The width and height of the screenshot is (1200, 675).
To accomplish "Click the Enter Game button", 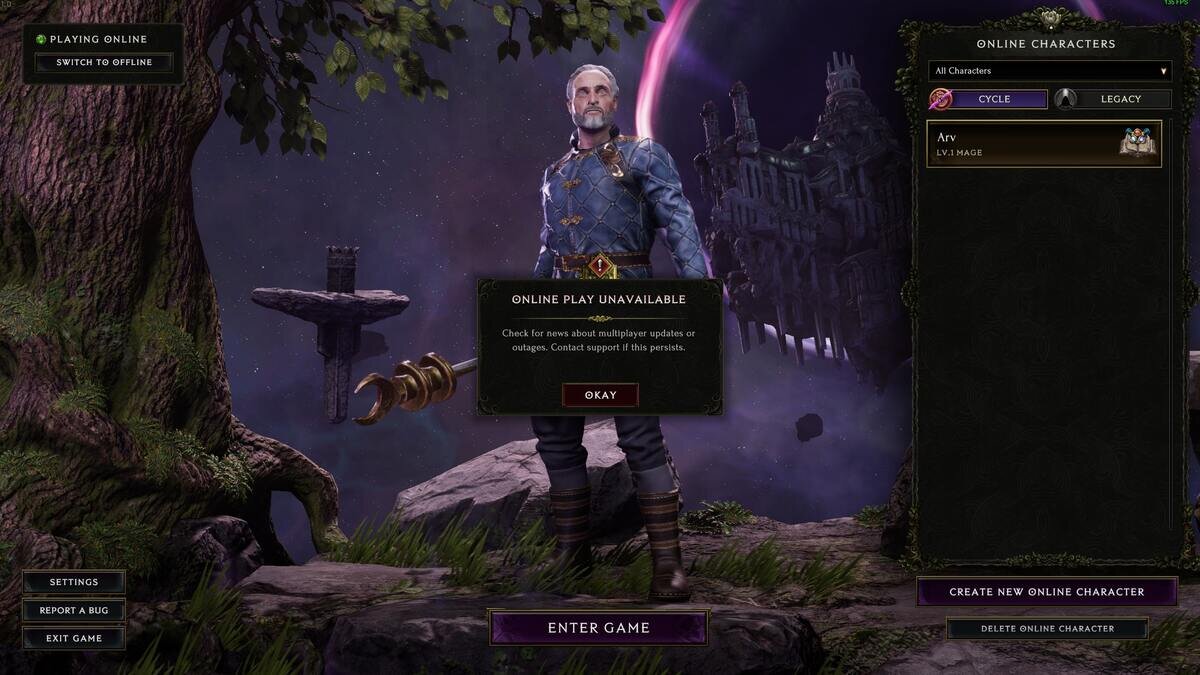I will pyautogui.click(x=598, y=628).
